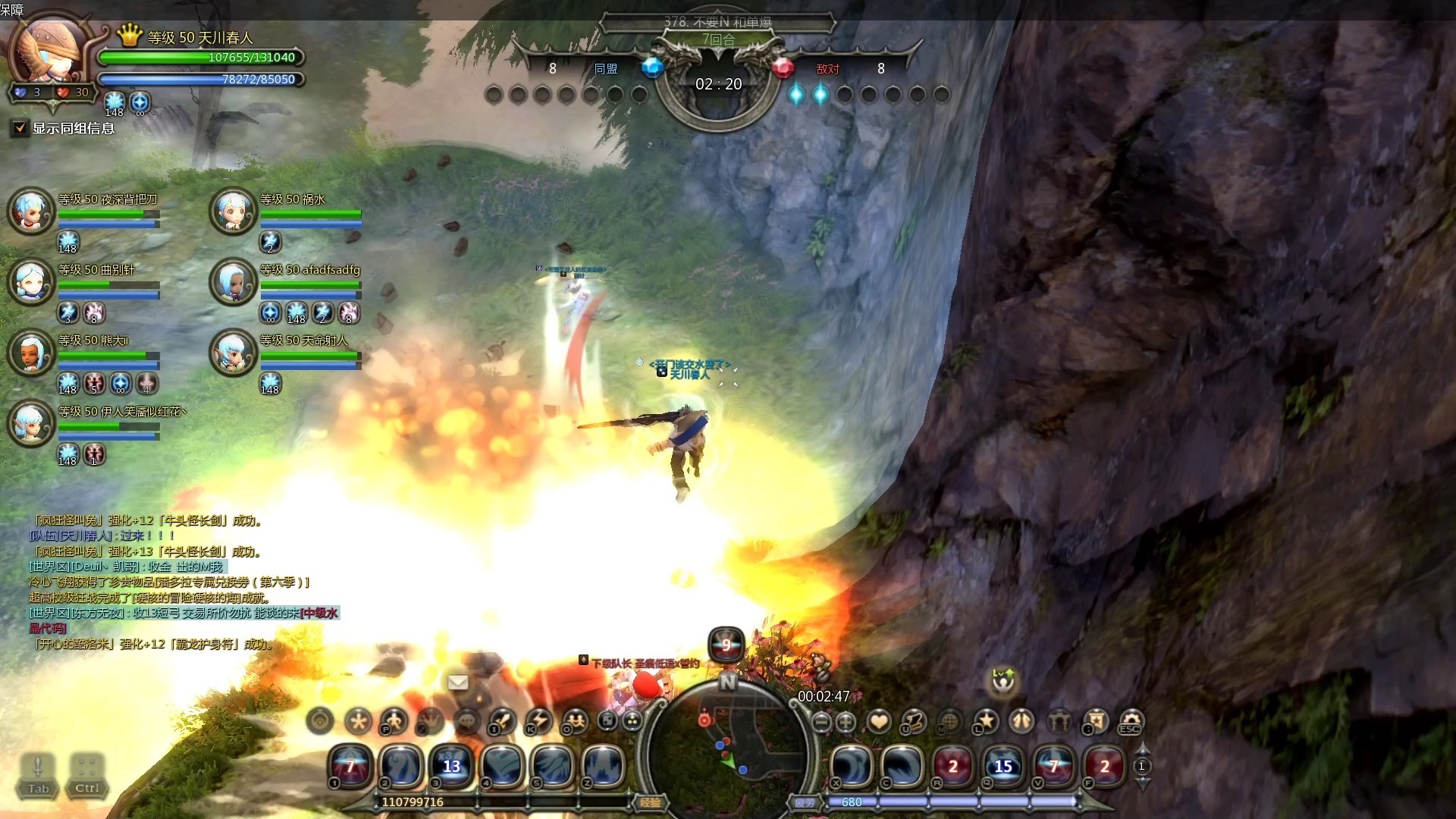
Task: Open the mail envelope icon
Action: [458, 682]
